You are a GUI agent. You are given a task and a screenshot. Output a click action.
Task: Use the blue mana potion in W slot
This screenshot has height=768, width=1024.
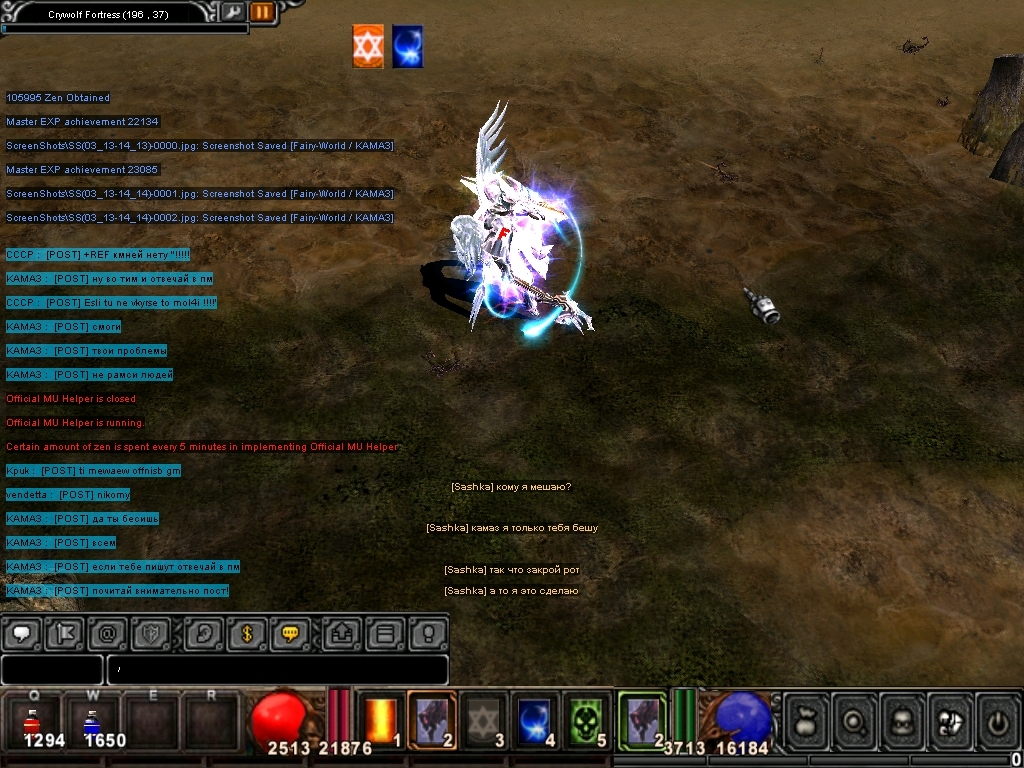pyautogui.click(x=91, y=722)
